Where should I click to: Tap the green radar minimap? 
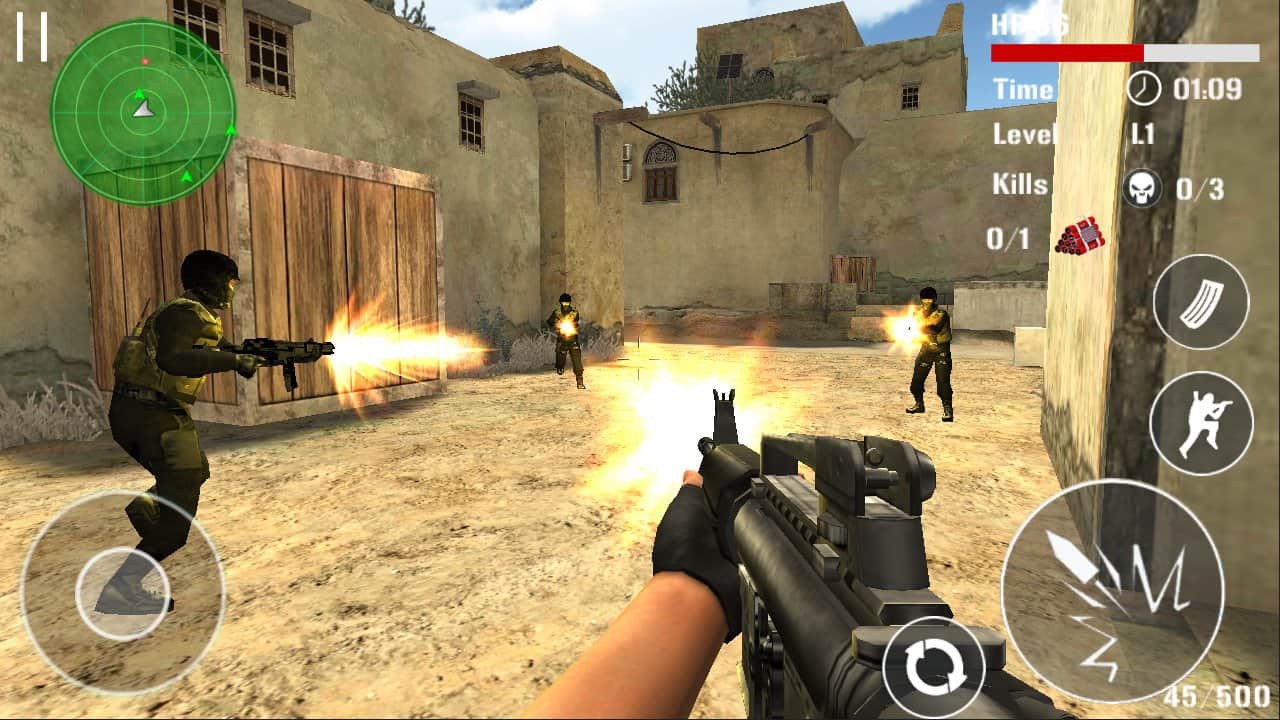click(x=140, y=110)
